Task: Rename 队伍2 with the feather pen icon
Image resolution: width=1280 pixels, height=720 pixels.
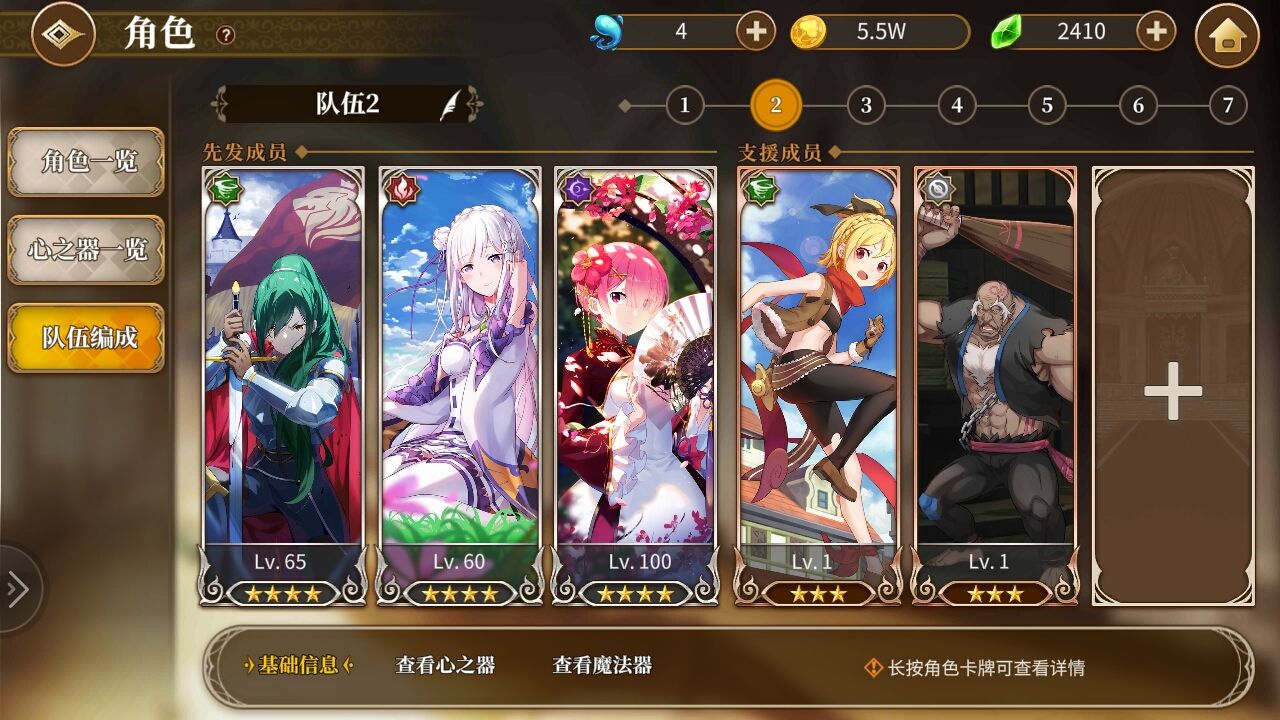Action: tap(452, 104)
